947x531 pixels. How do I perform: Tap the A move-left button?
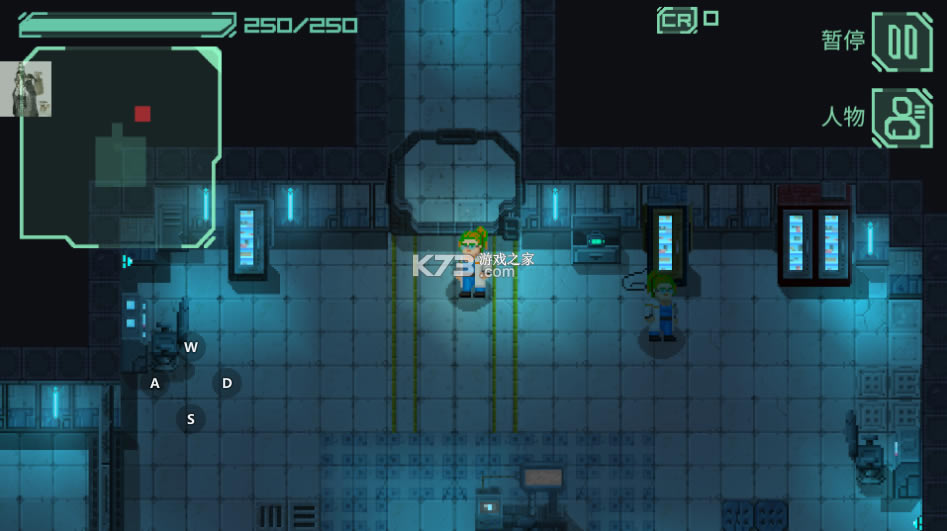click(x=155, y=383)
